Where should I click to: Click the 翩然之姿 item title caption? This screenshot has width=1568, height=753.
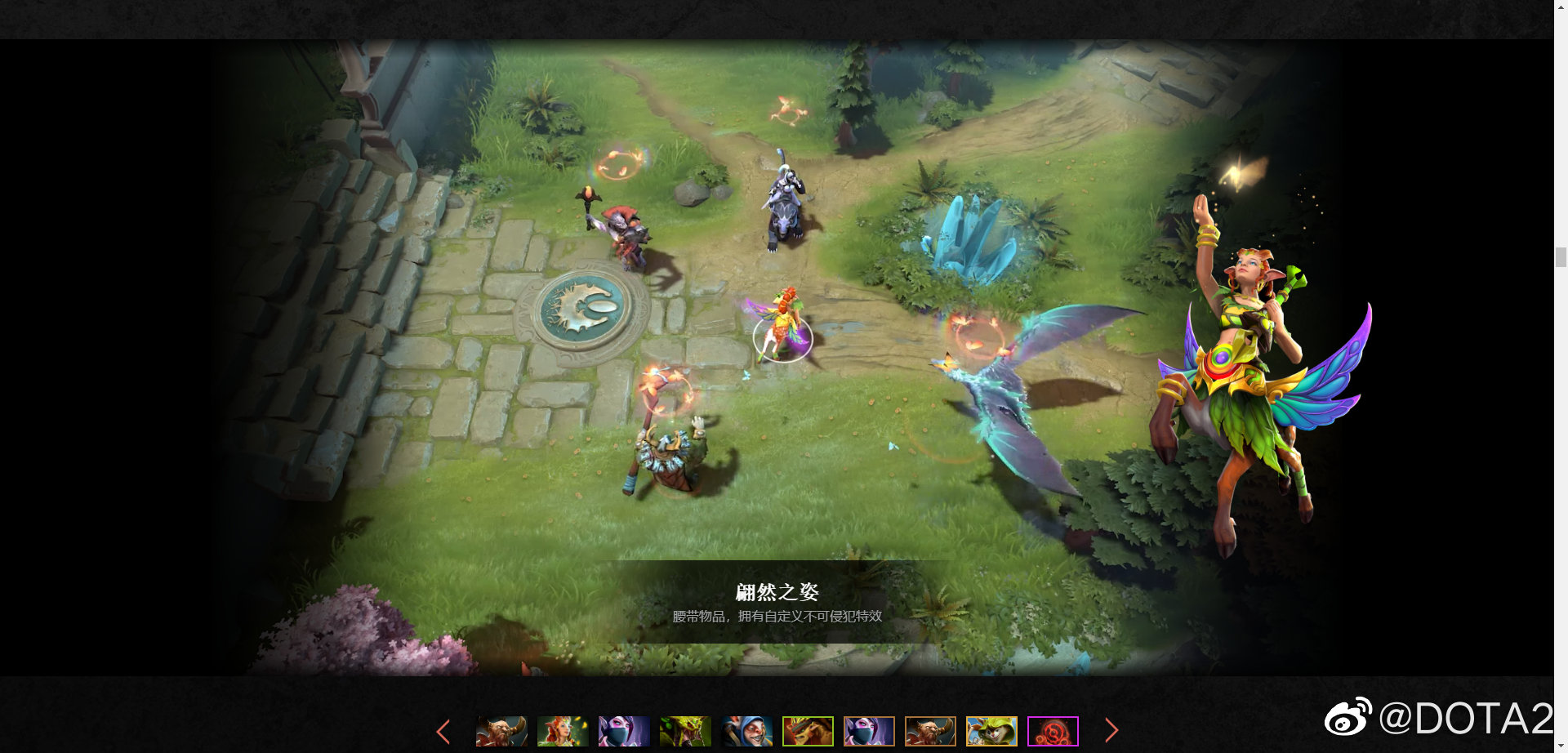pos(777,590)
